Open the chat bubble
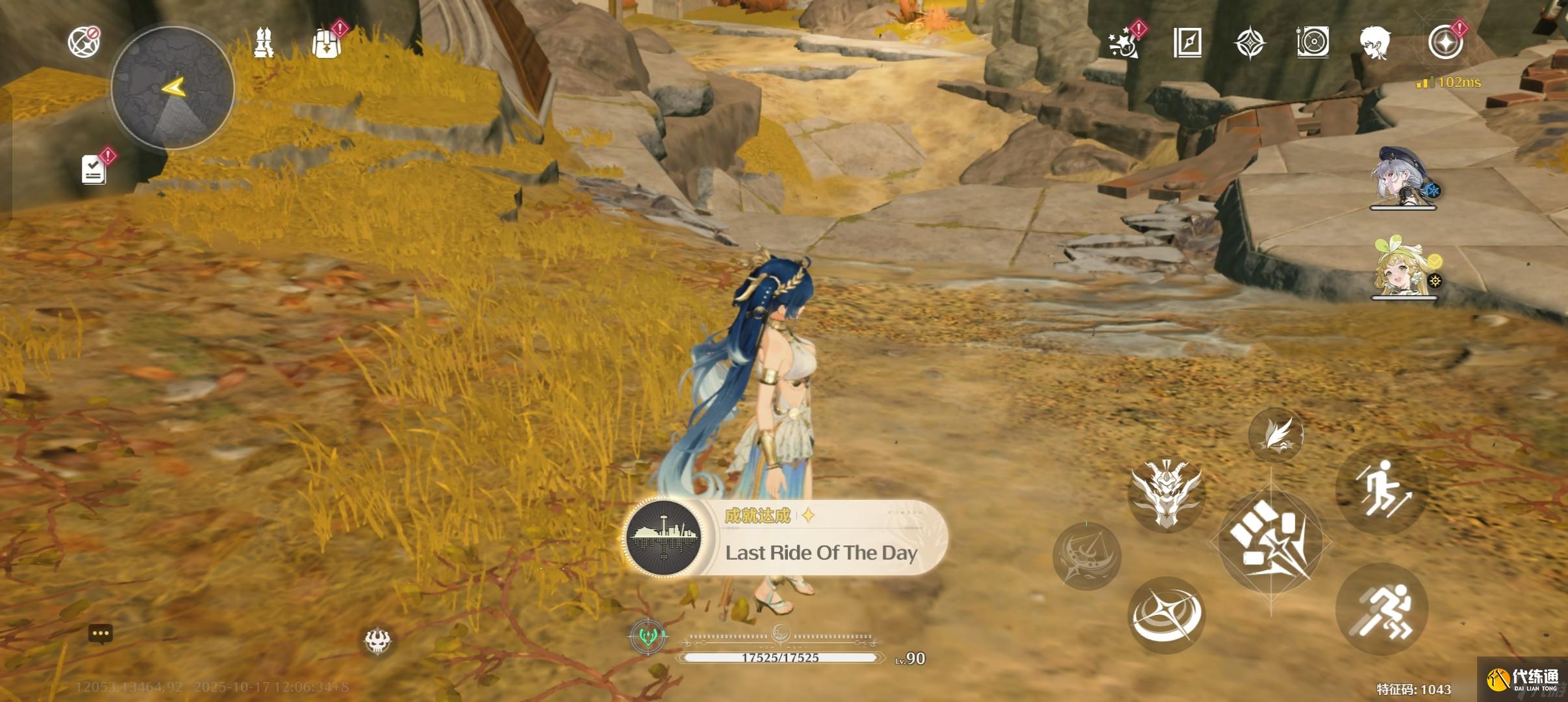 pyautogui.click(x=101, y=634)
